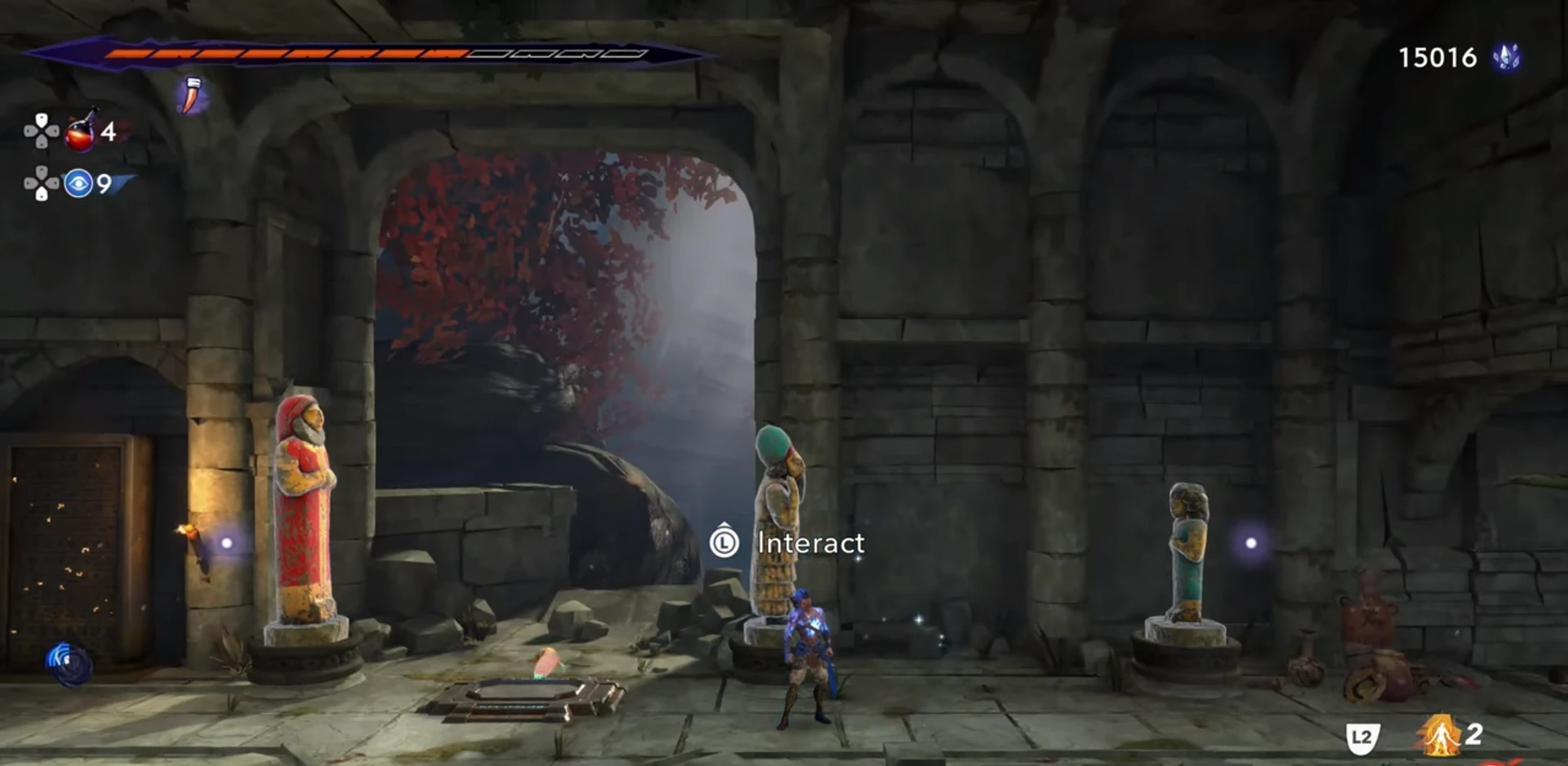Click the time crystals currency icon
This screenshot has width=1568, height=766.
1506,57
